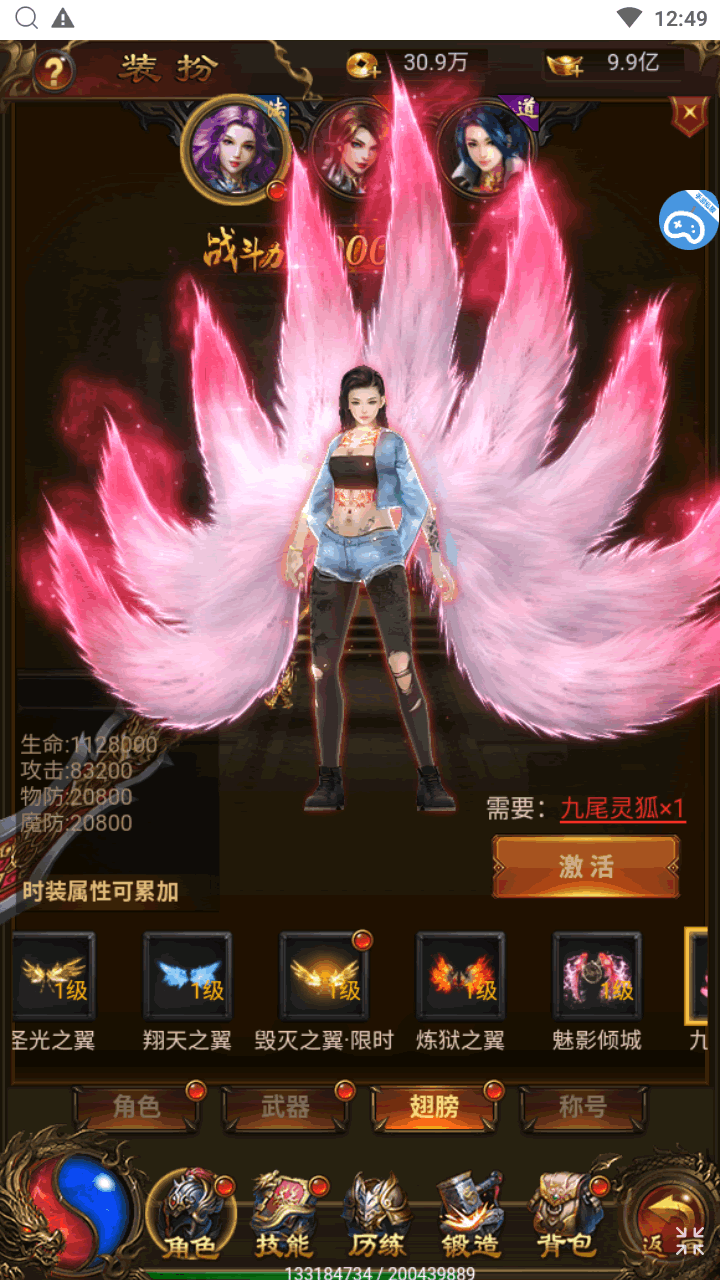Open the 背包 backpack
Viewport: 720px width, 1280px height.
(x=565, y=1215)
